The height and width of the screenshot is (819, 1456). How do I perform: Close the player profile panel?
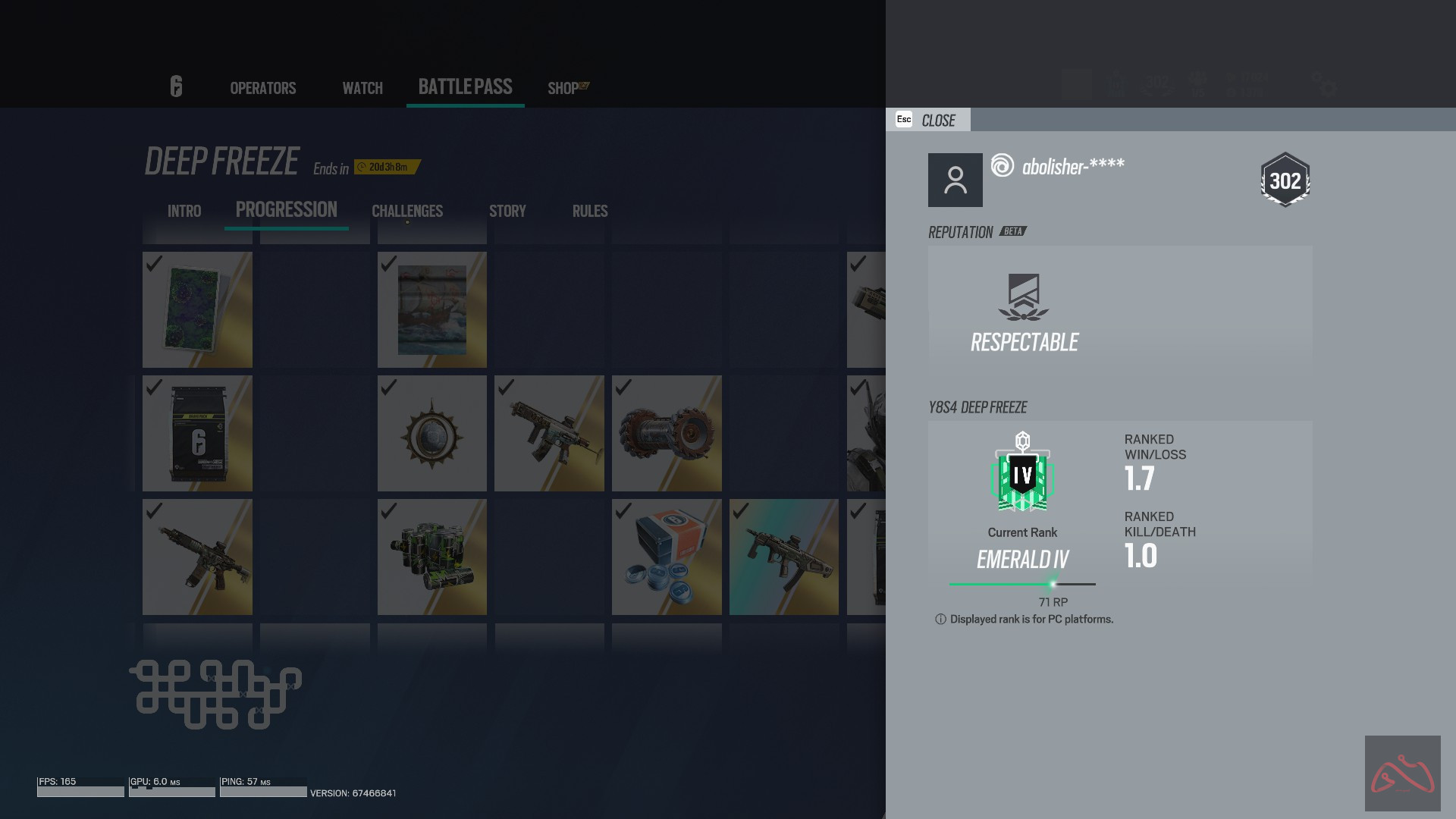click(927, 120)
